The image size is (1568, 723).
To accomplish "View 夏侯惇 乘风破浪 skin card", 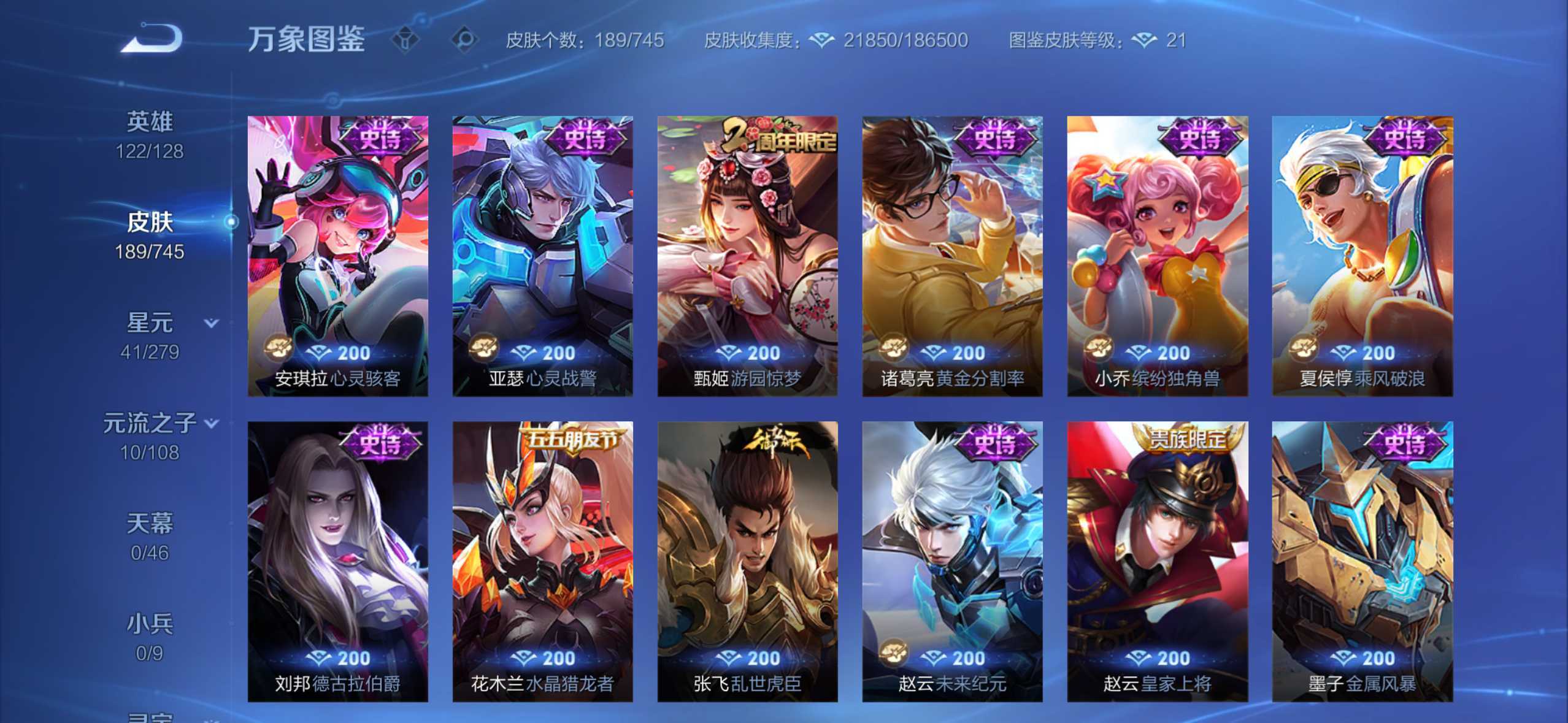I will tap(1362, 256).
